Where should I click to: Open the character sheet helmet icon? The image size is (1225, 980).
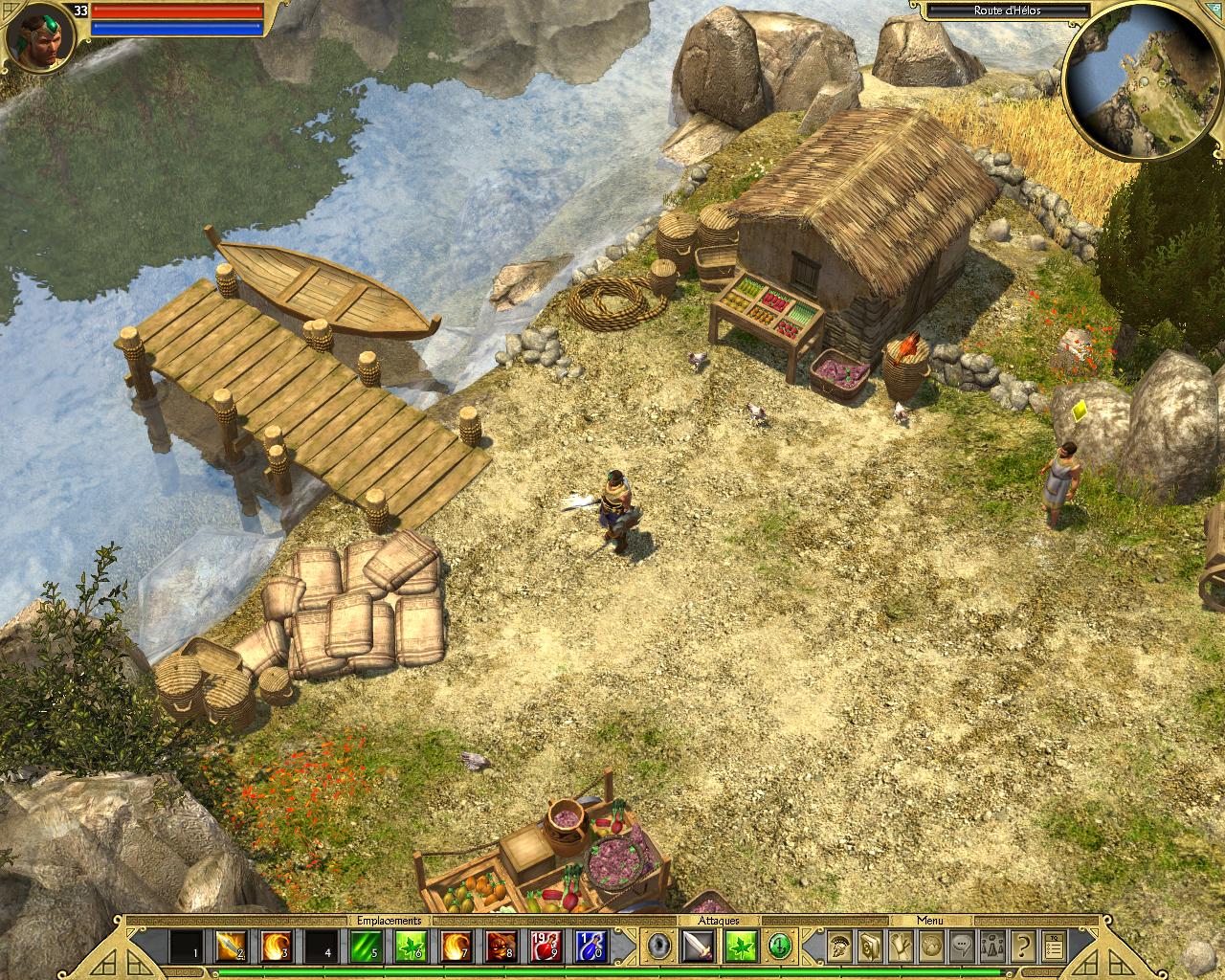pos(839,947)
